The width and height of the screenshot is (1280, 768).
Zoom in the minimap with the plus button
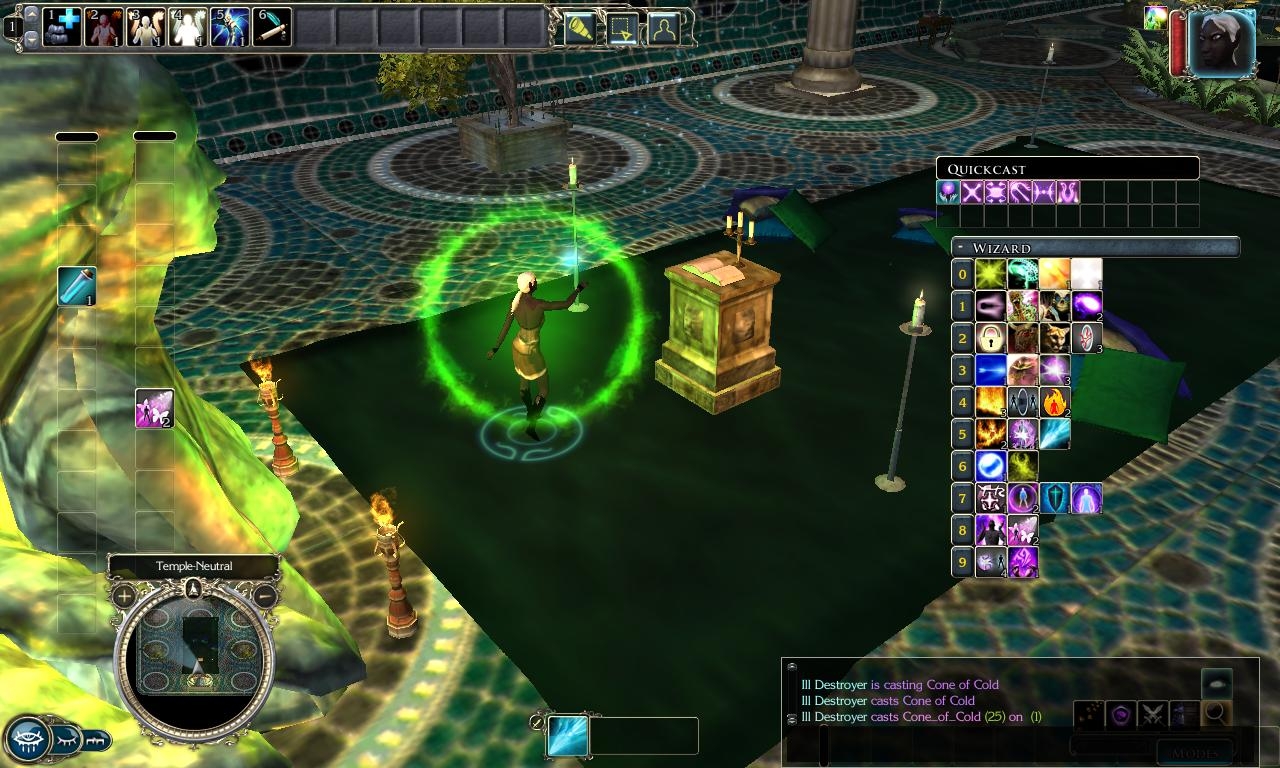(x=124, y=597)
